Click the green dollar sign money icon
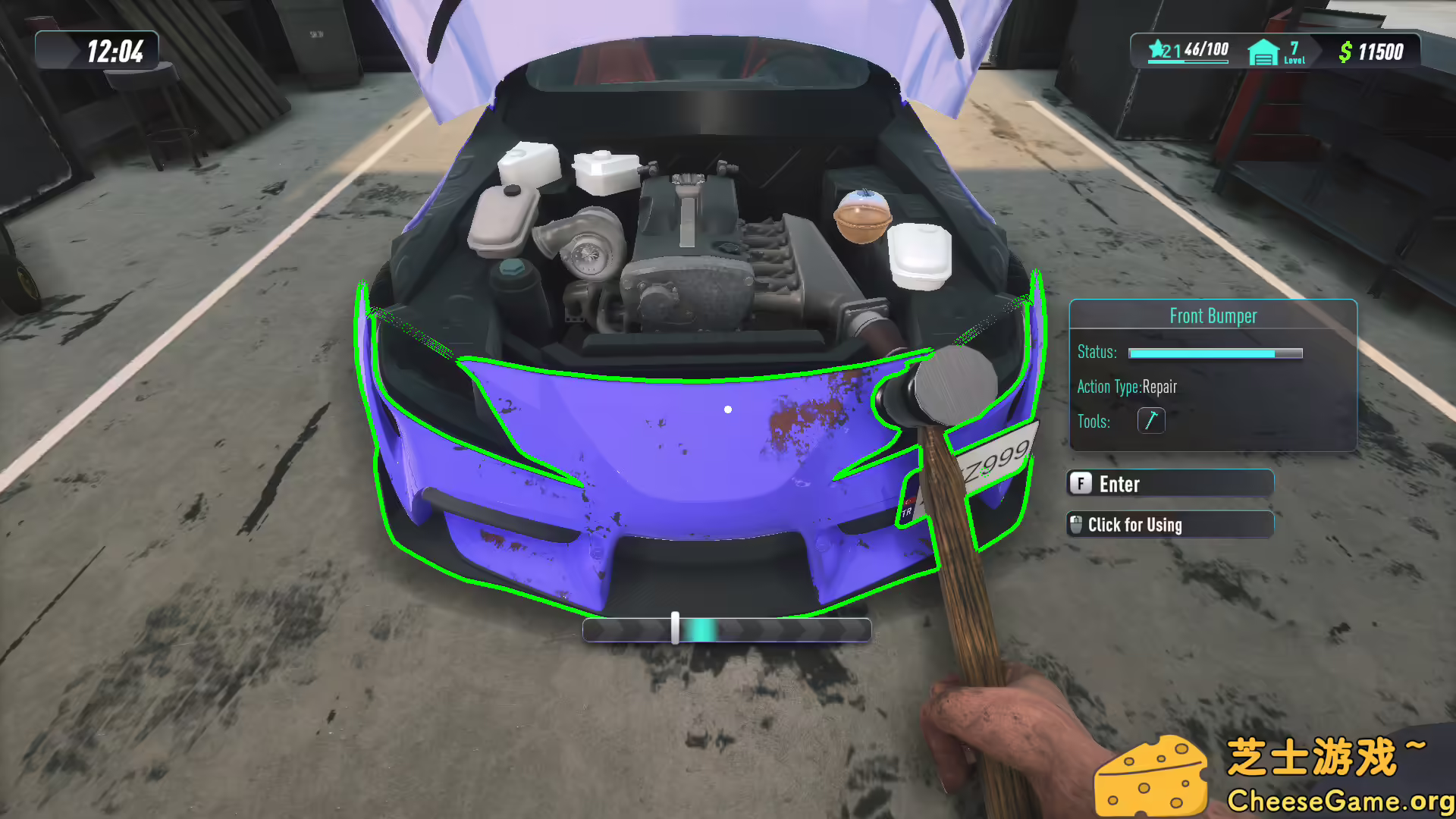 (1345, 52)
